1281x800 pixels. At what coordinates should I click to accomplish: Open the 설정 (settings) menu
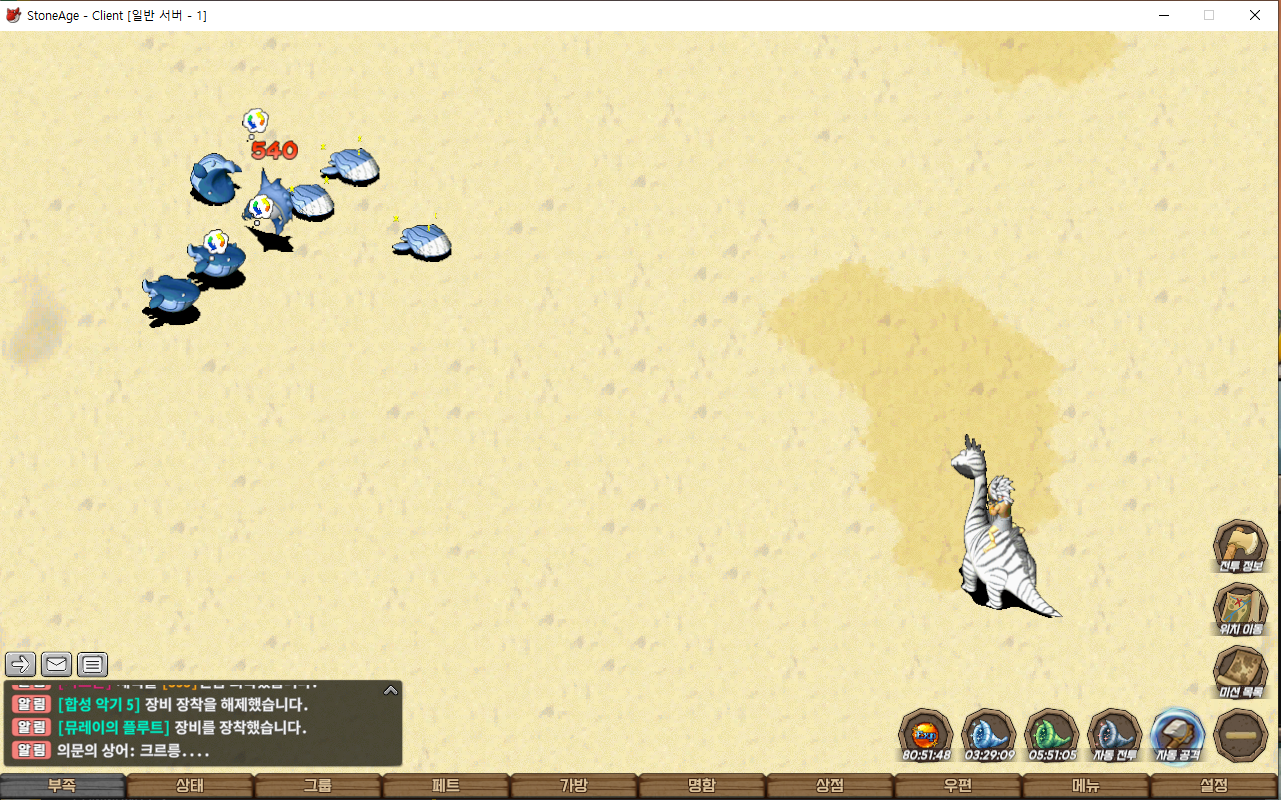click(x=1214, y=786)
